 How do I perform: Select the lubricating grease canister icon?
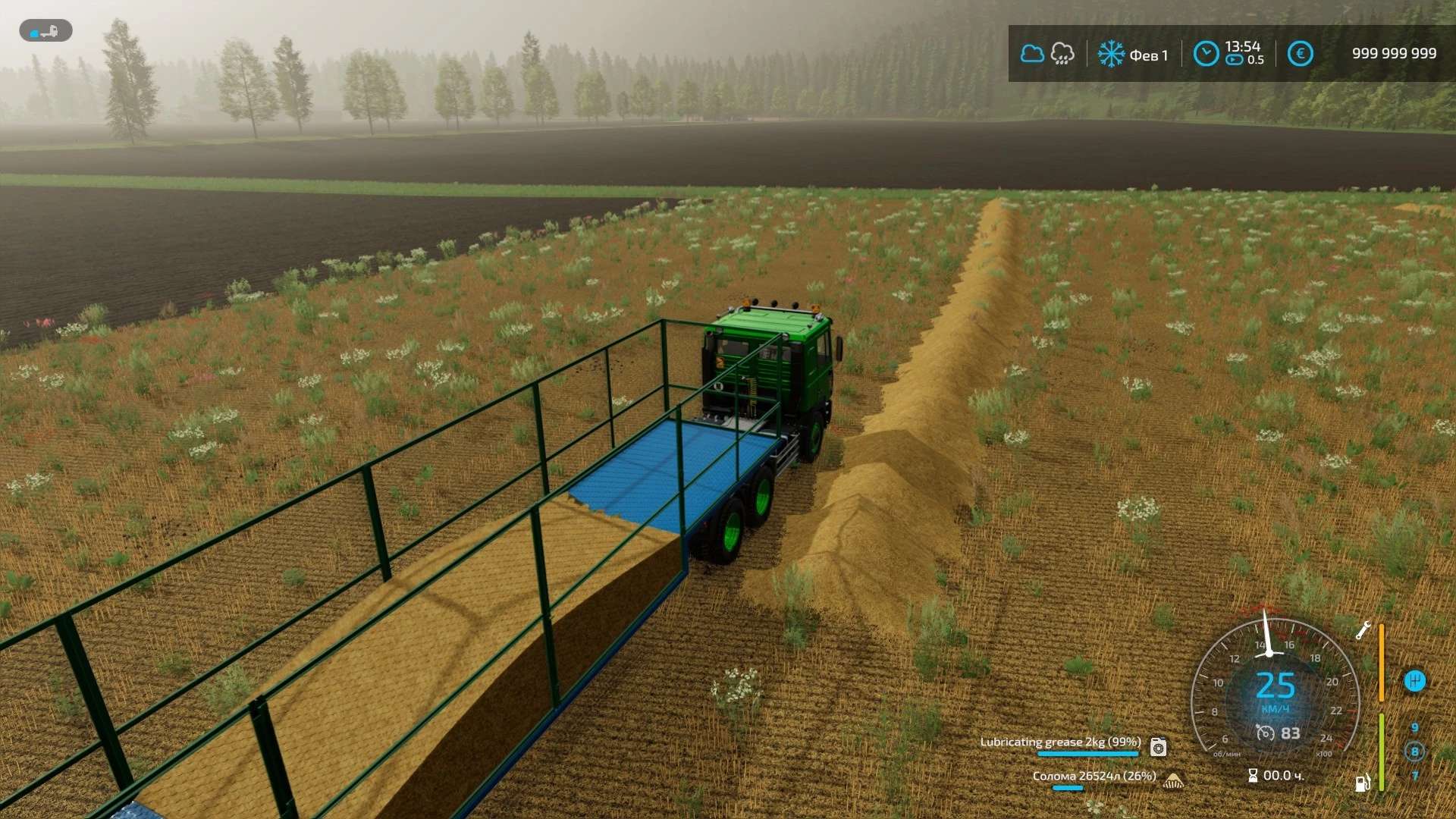pyautogui.click(x=1158, y=748)
